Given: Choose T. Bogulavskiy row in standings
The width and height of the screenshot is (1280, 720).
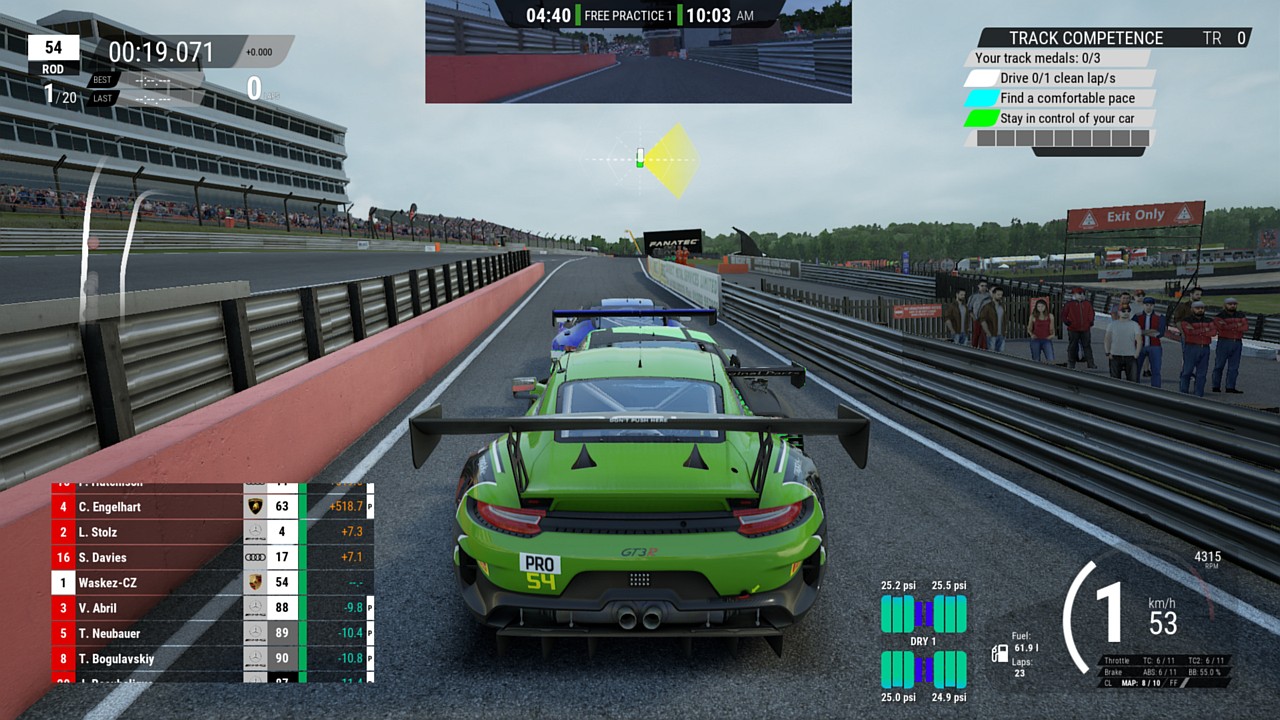Looking at the screenshot, I should [116, 658].
